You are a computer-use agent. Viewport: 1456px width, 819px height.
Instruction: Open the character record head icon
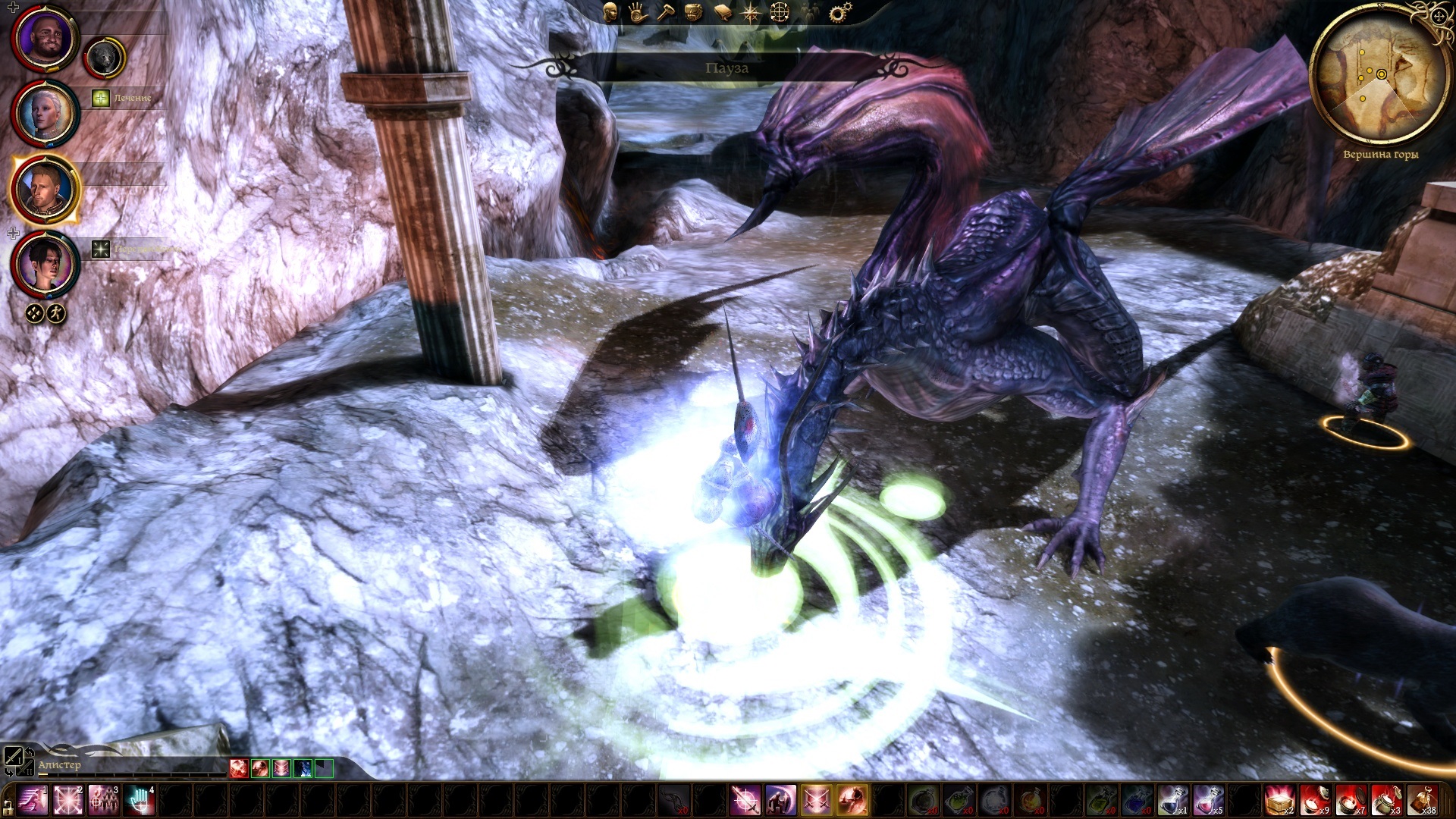click(610, 11)
